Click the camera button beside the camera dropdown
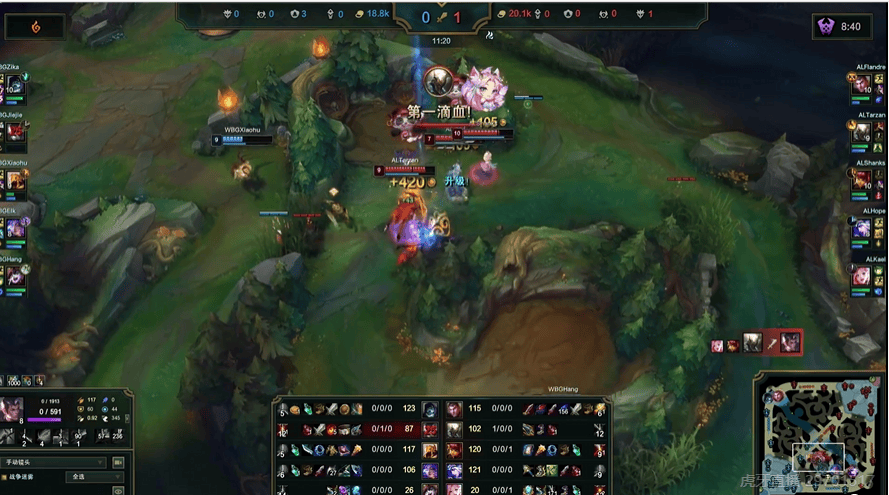The height and width of the screenshot is (495, 889). 118,463
